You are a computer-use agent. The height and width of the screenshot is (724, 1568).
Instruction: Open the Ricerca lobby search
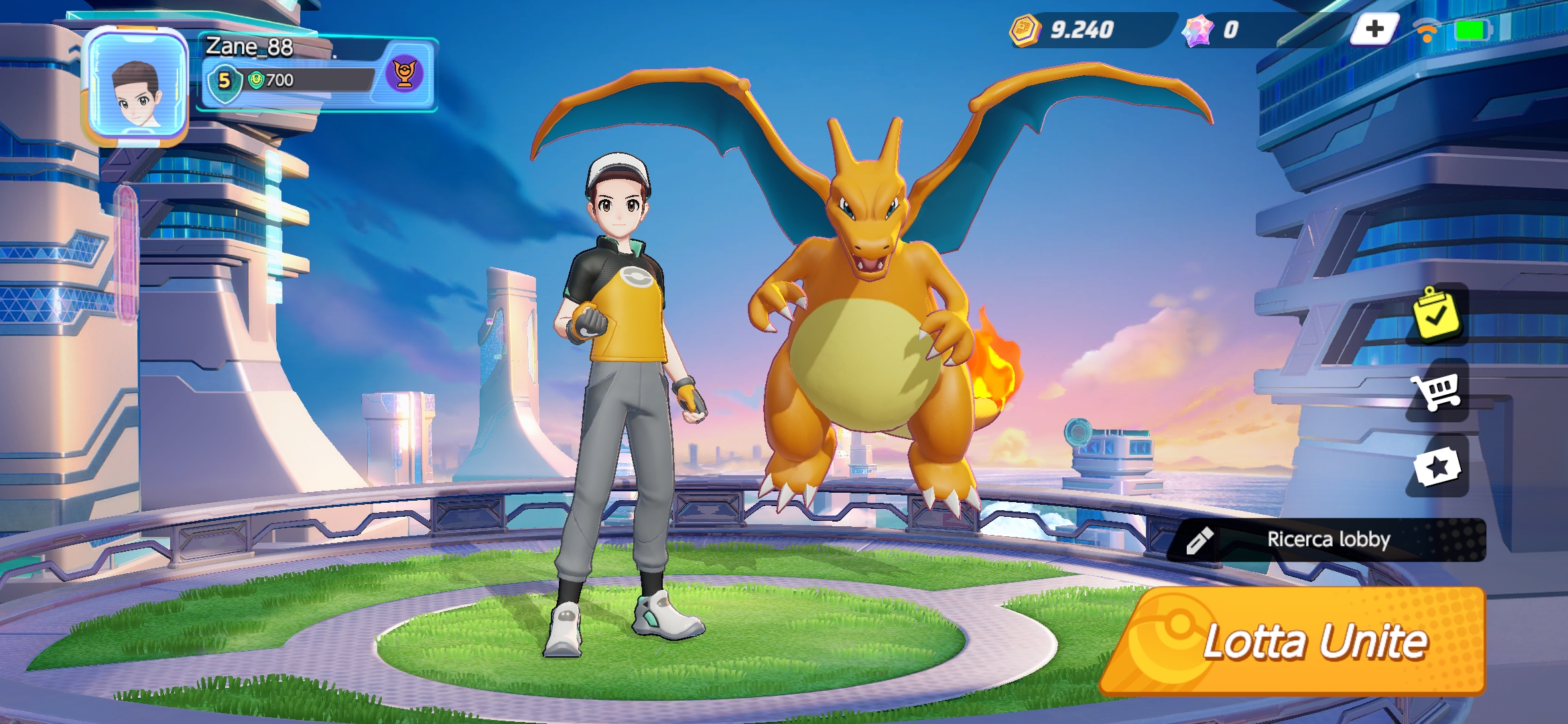1328,540
